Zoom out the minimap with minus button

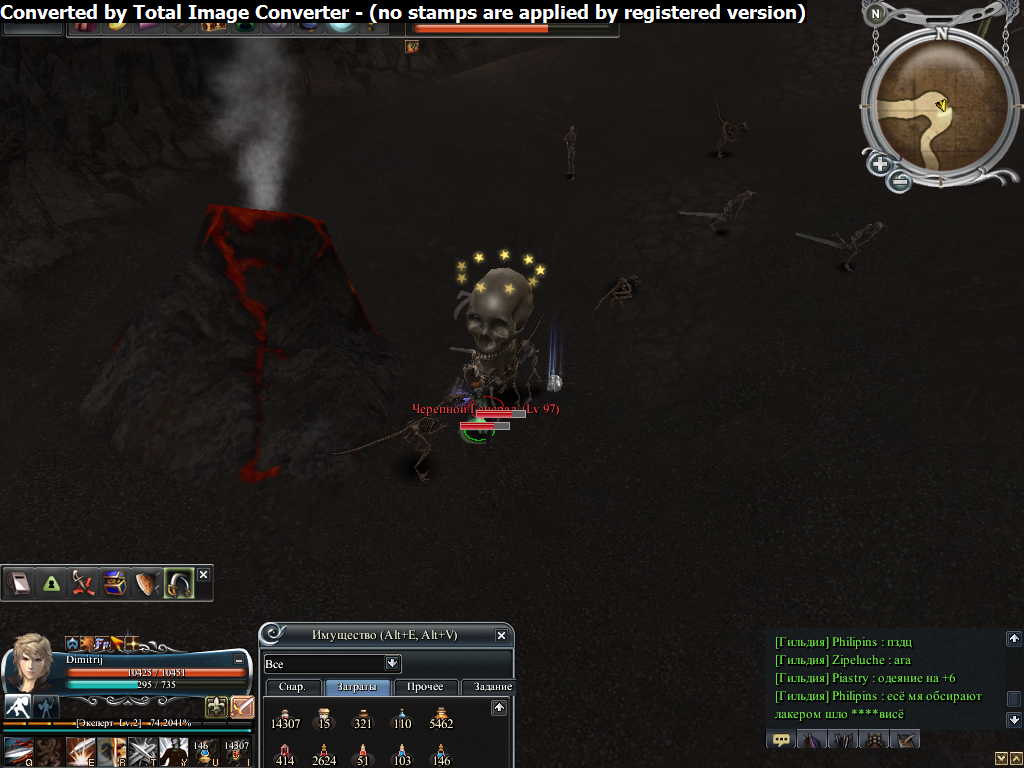(900, 181)
